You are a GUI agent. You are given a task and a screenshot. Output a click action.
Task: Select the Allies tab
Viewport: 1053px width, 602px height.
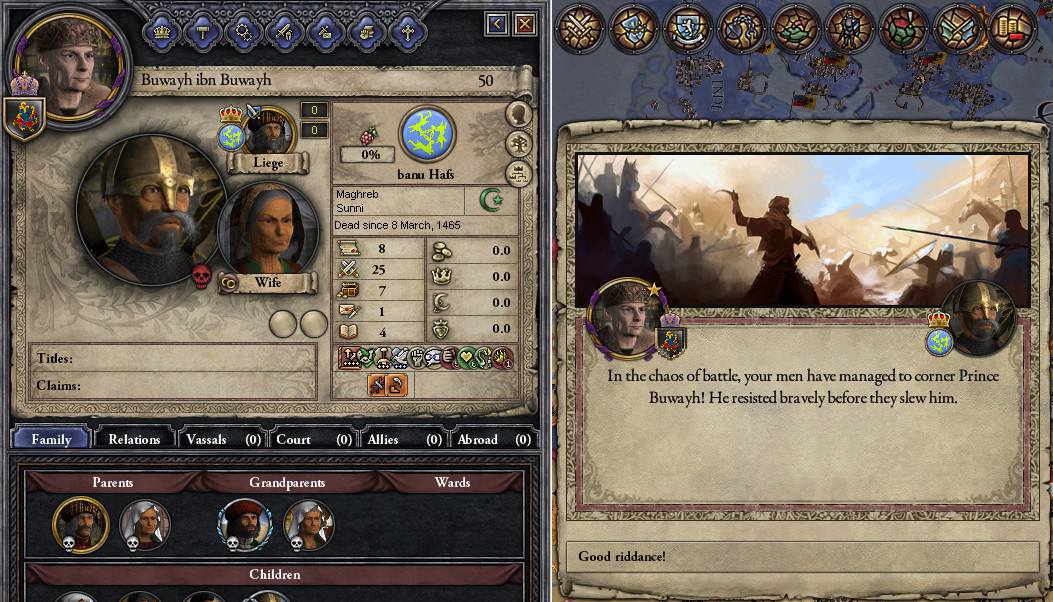(402, 439)
